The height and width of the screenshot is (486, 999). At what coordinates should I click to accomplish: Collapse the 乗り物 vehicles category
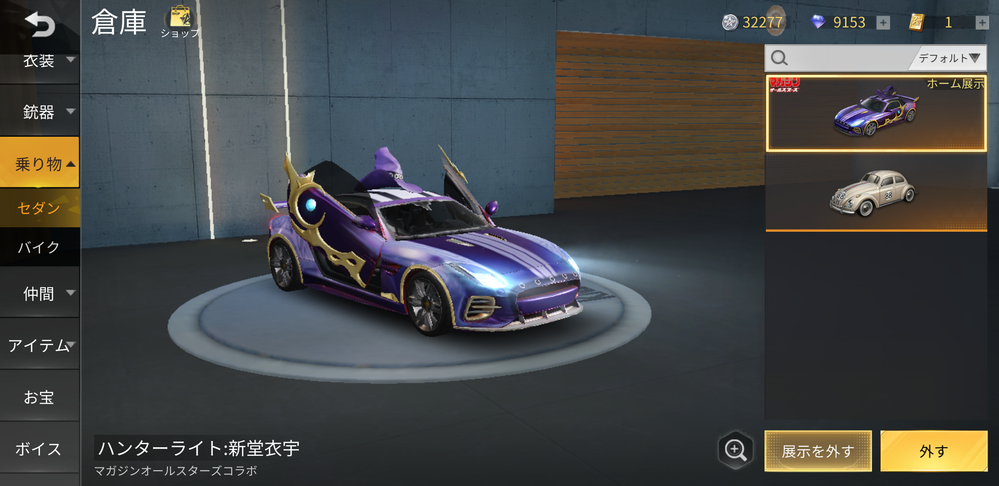[40, 163]
